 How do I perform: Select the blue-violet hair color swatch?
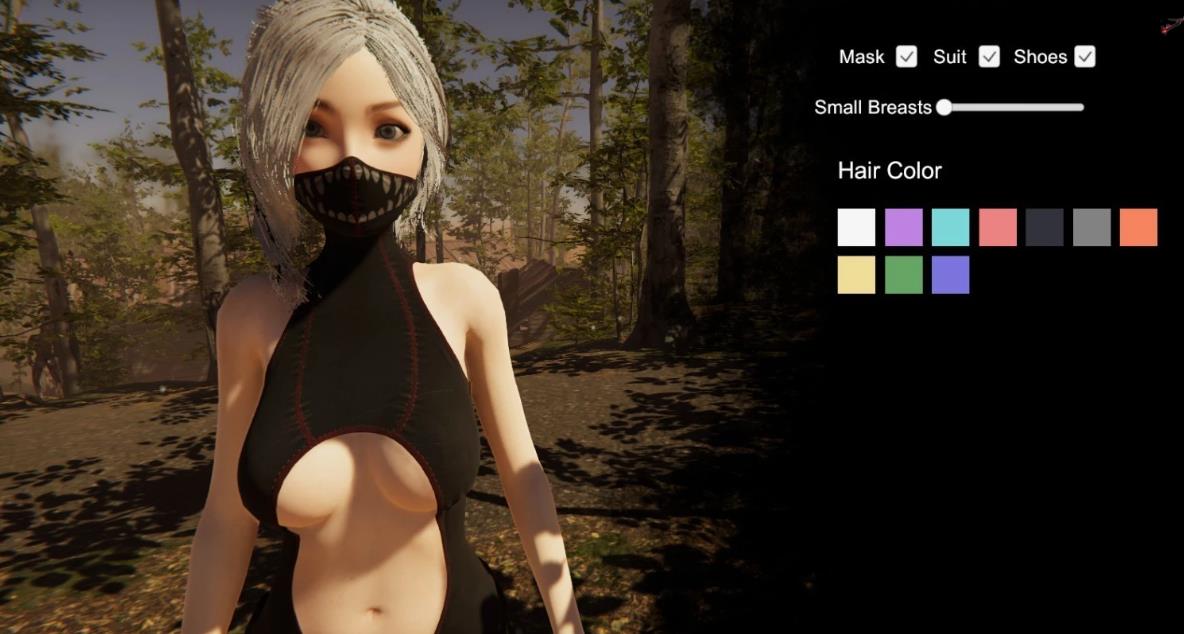(x=950, y=275)
